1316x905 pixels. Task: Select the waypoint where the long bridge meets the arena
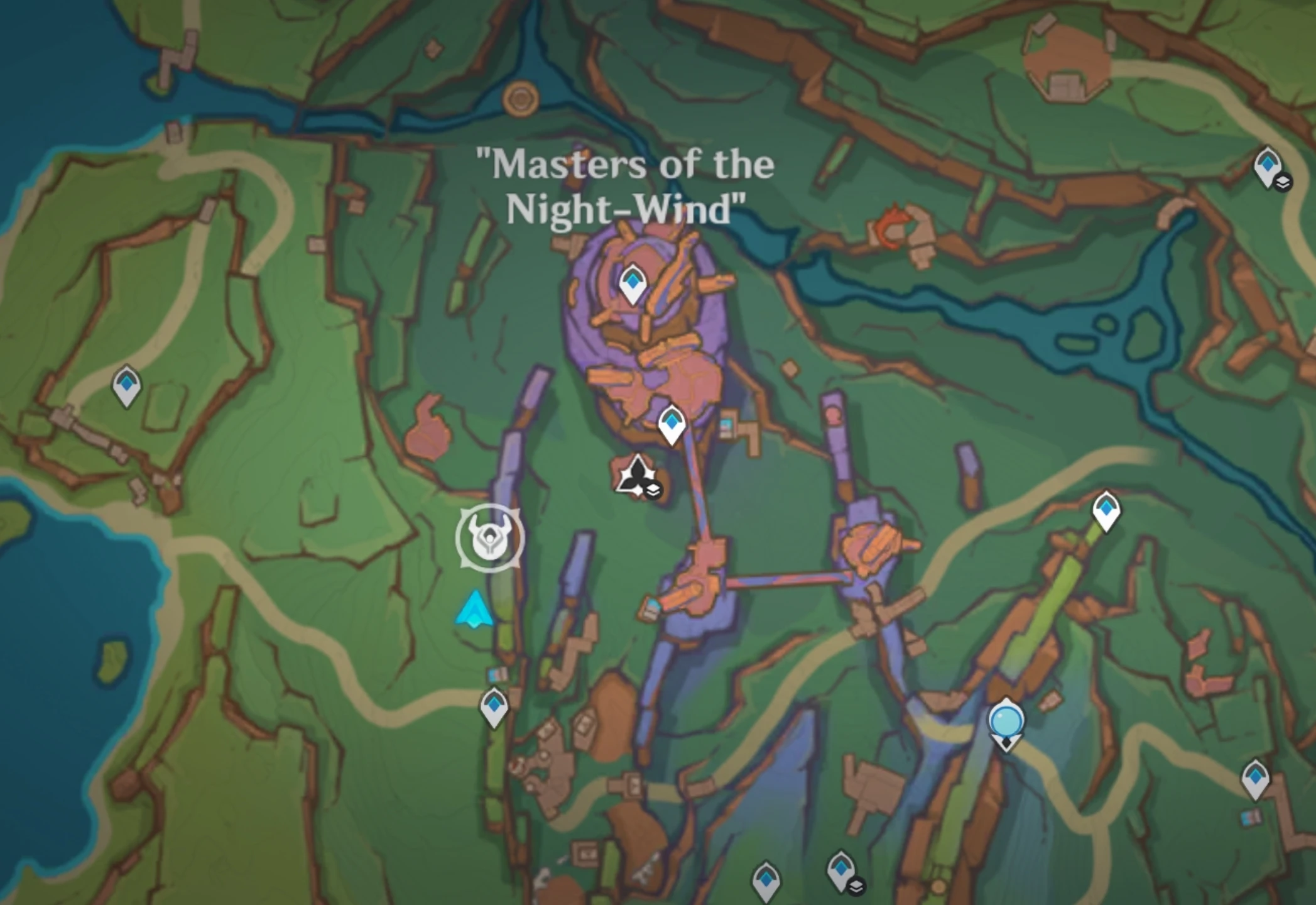[671, 423]
